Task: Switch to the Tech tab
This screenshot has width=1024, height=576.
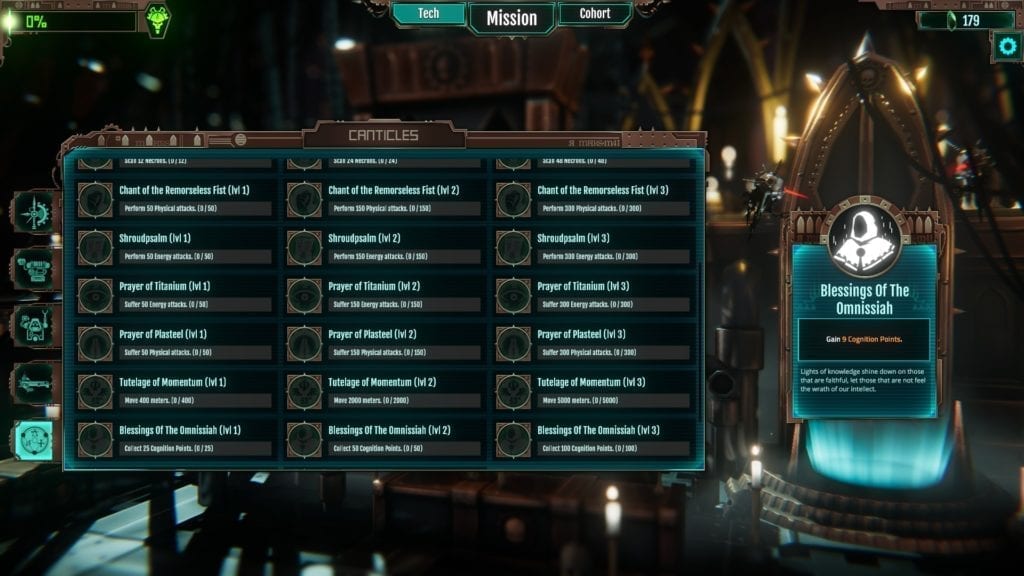Action: (428, 14)
